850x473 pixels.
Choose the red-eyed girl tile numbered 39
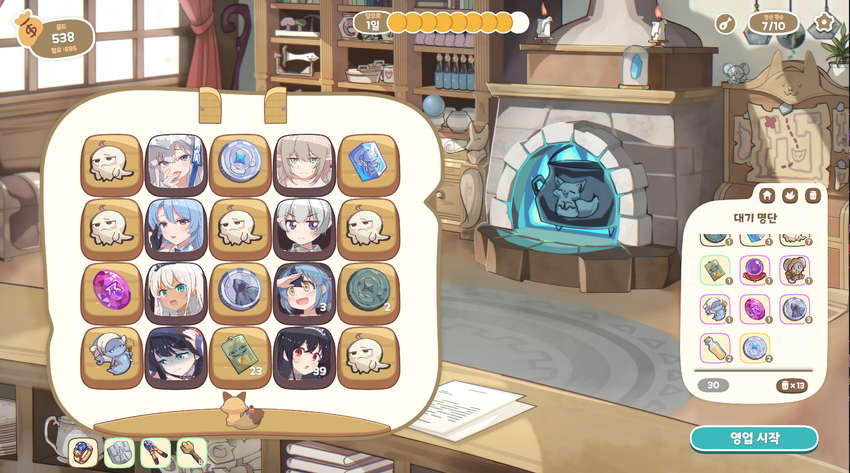click(304, 358)
